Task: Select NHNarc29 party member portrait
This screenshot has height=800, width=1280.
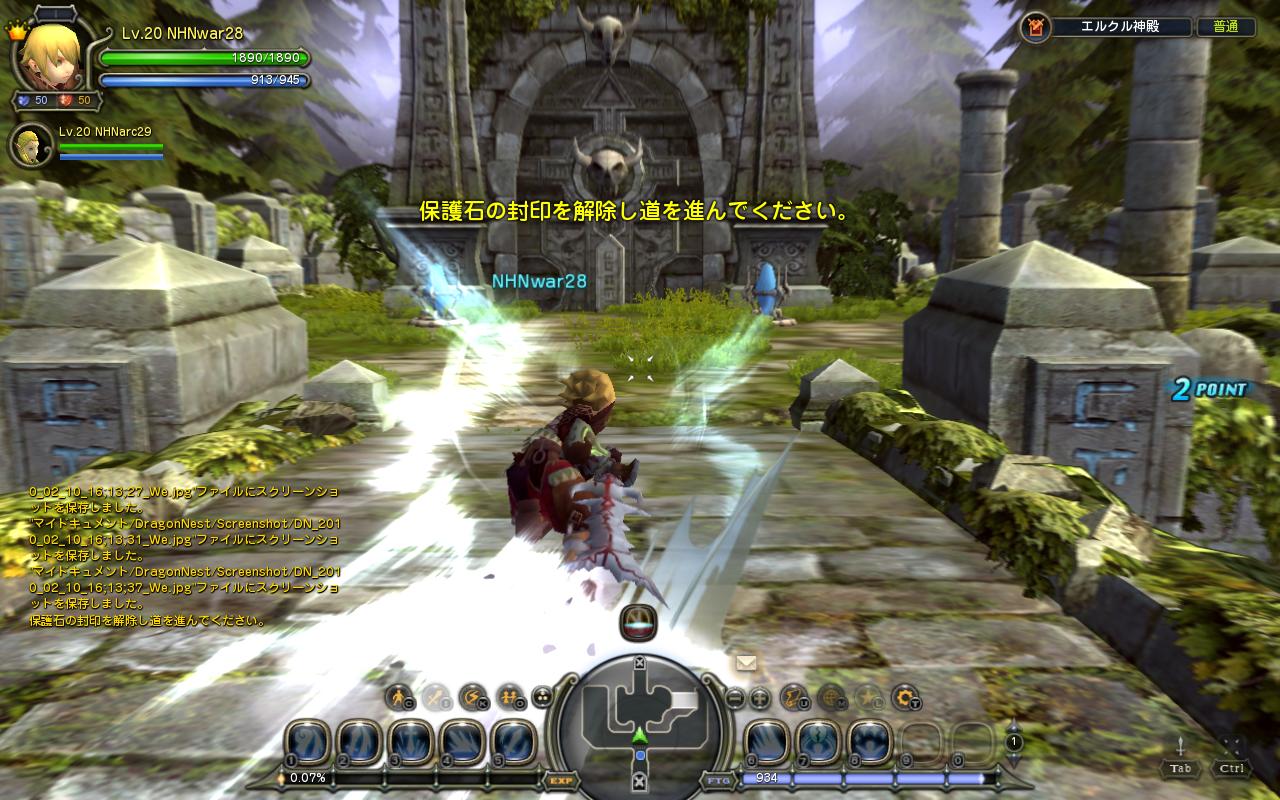Action: 31,146
